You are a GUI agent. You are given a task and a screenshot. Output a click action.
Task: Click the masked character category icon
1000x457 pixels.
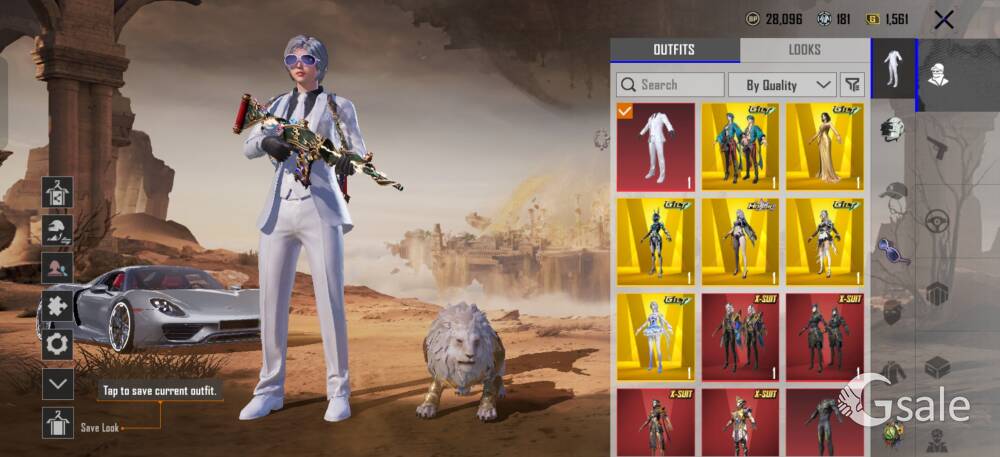[939, 74]
